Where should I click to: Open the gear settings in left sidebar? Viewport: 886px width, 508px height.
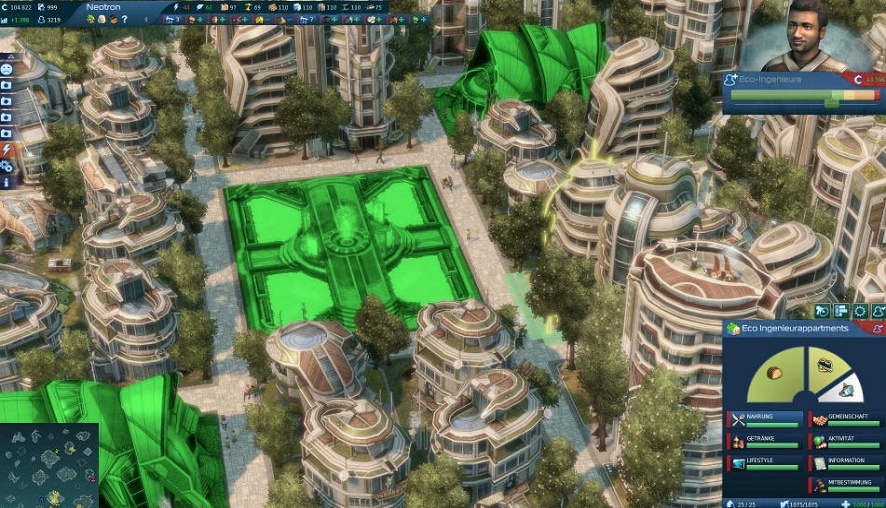tap(7, 166)
